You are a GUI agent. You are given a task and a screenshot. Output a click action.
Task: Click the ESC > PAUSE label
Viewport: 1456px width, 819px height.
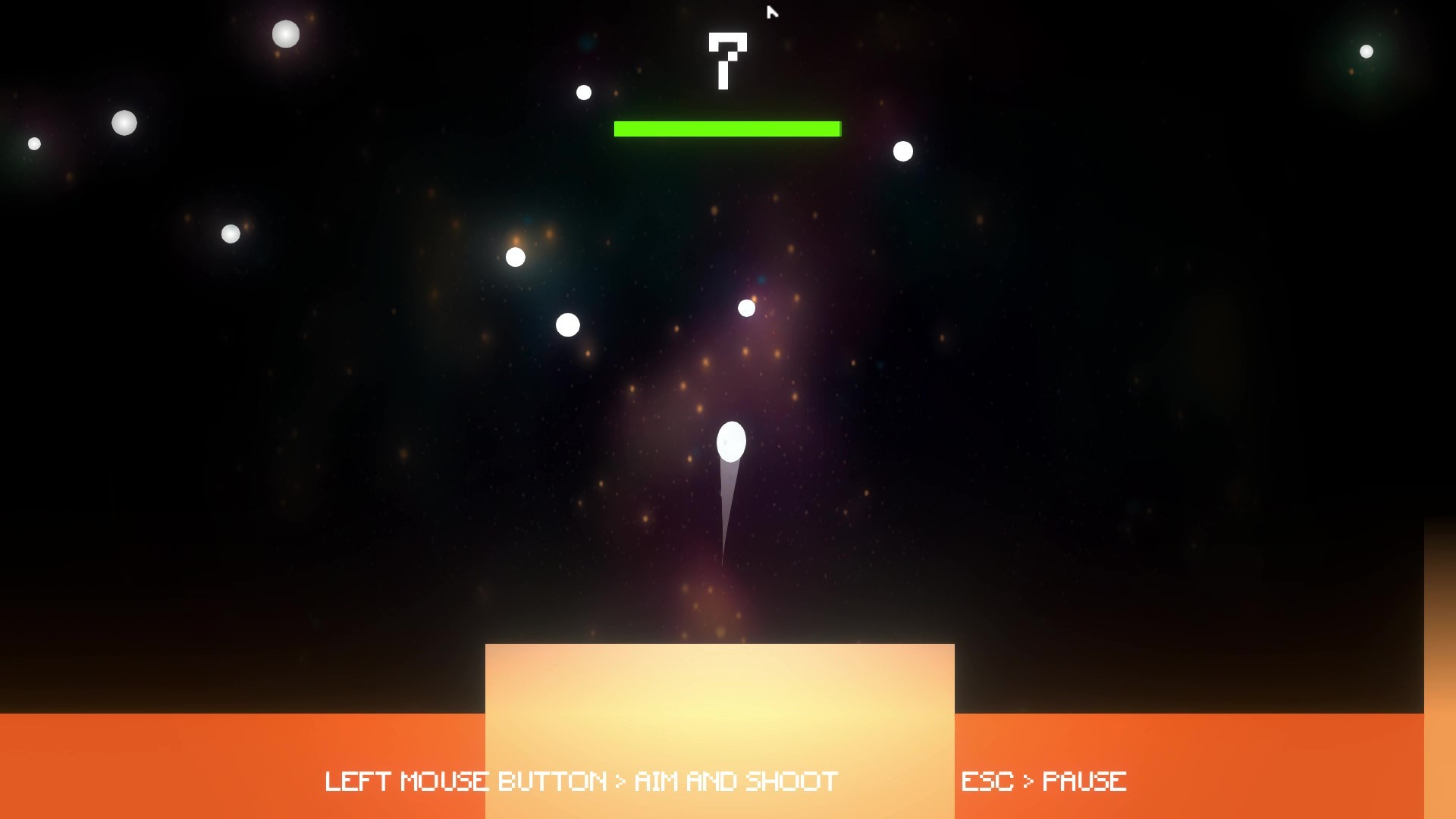pos(1044,780)
